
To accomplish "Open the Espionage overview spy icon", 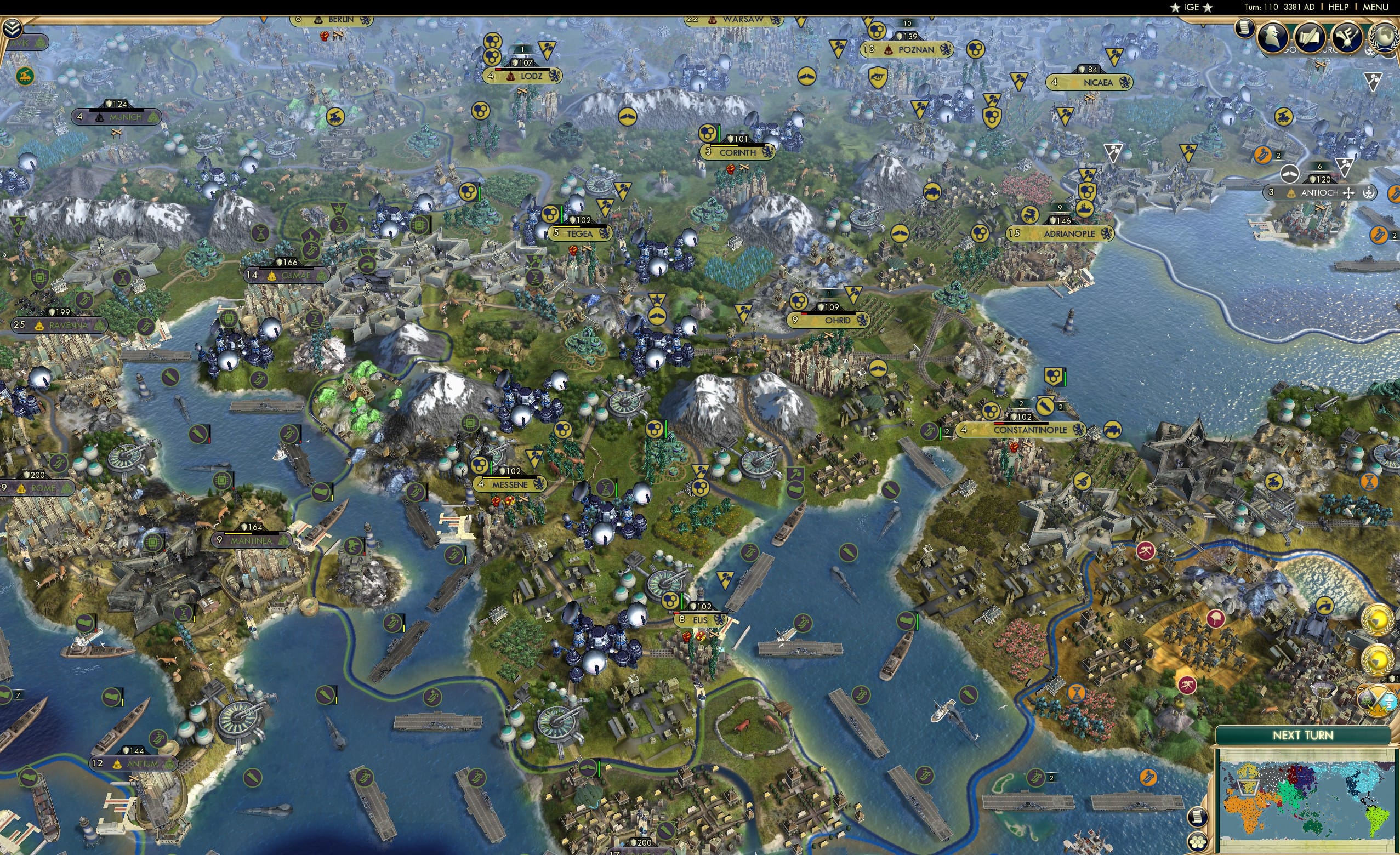I will (x=1274, y=36).
